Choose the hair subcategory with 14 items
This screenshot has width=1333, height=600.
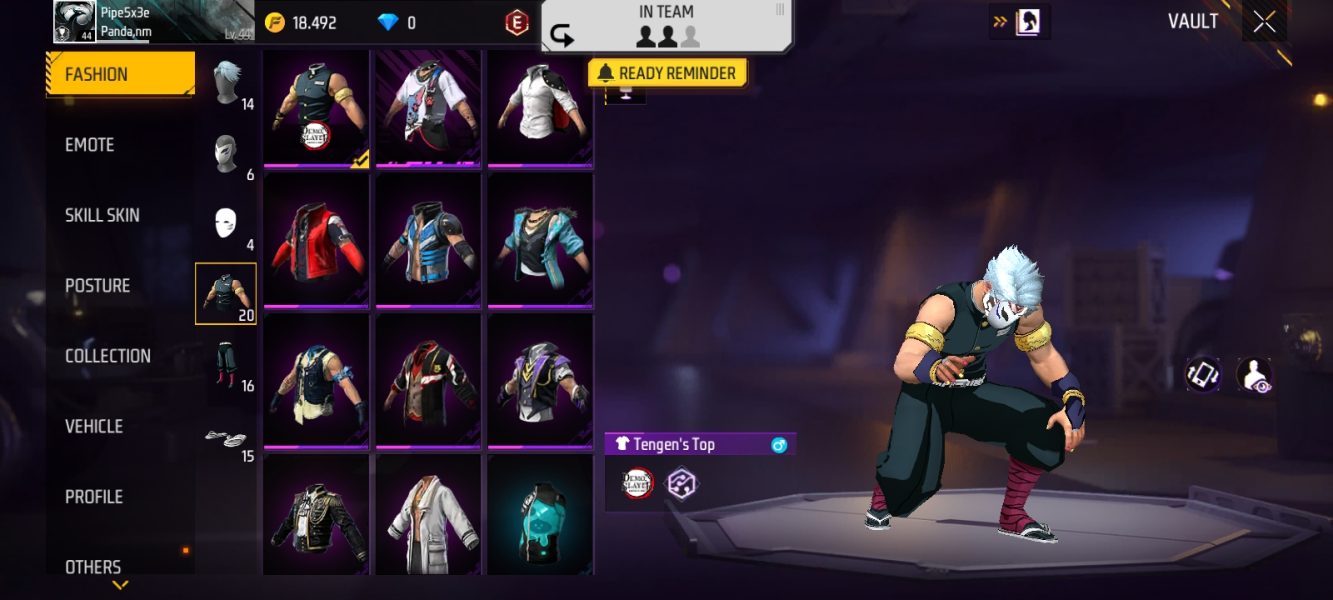(228, 82)
